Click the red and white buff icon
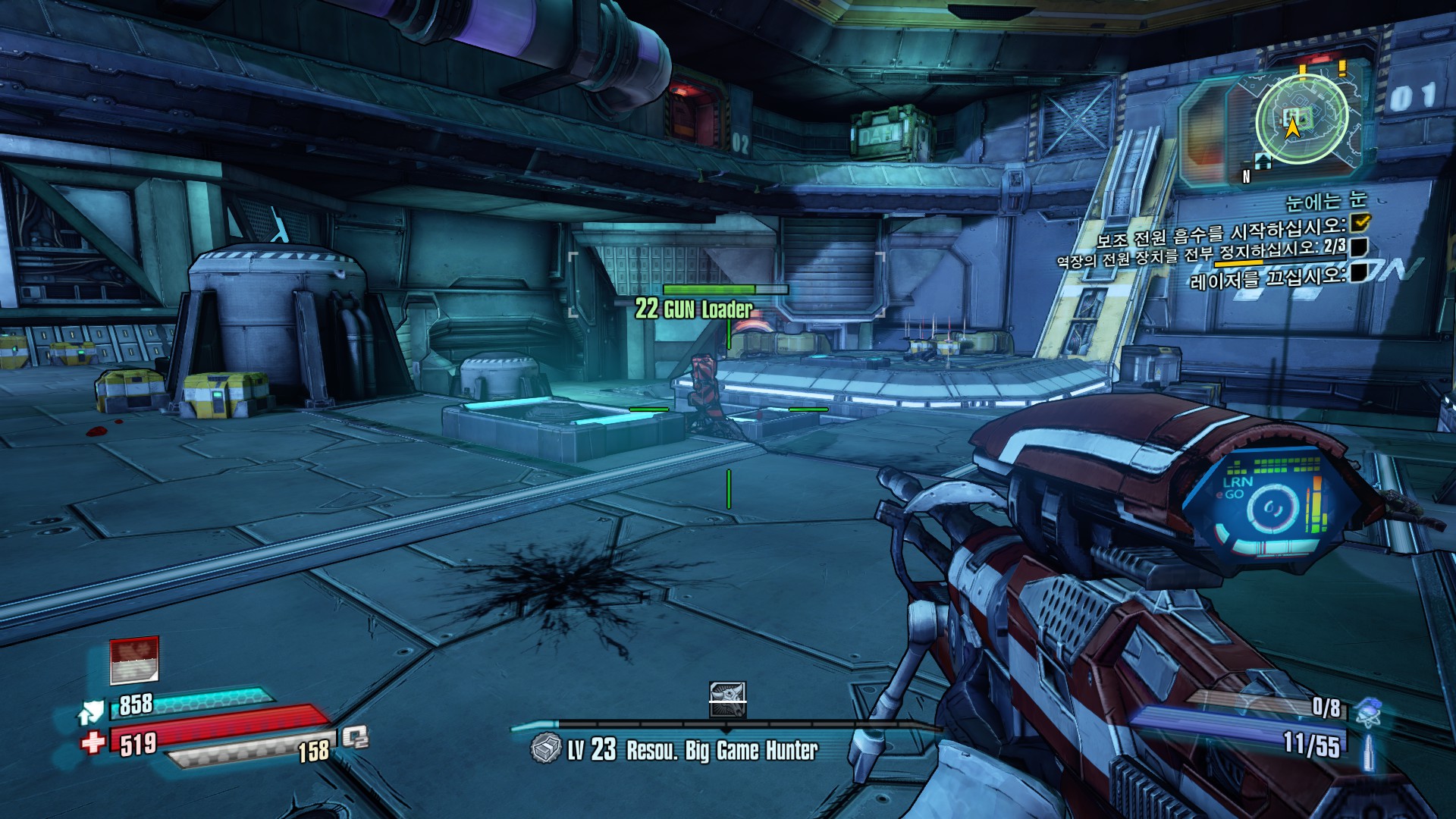 [x=134, y=660]
